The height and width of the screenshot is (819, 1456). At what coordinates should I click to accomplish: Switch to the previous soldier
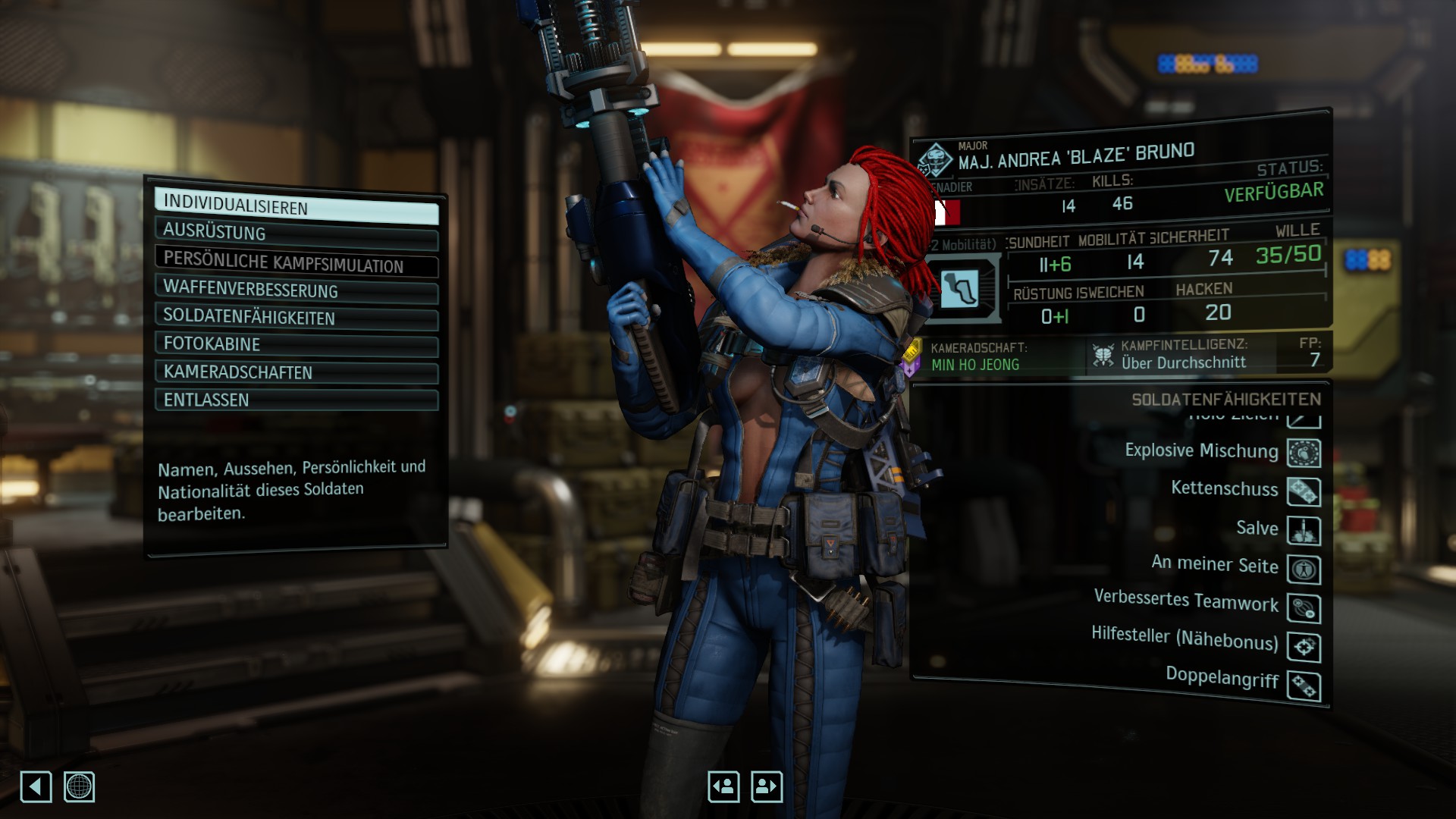(x=723, y=786)
